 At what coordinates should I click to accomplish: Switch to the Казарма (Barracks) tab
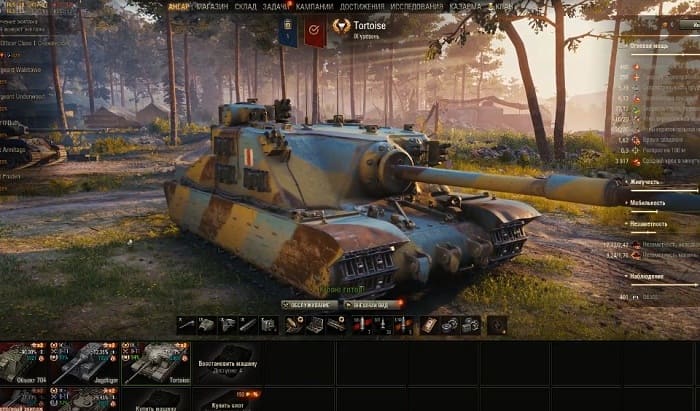[464, 6]
